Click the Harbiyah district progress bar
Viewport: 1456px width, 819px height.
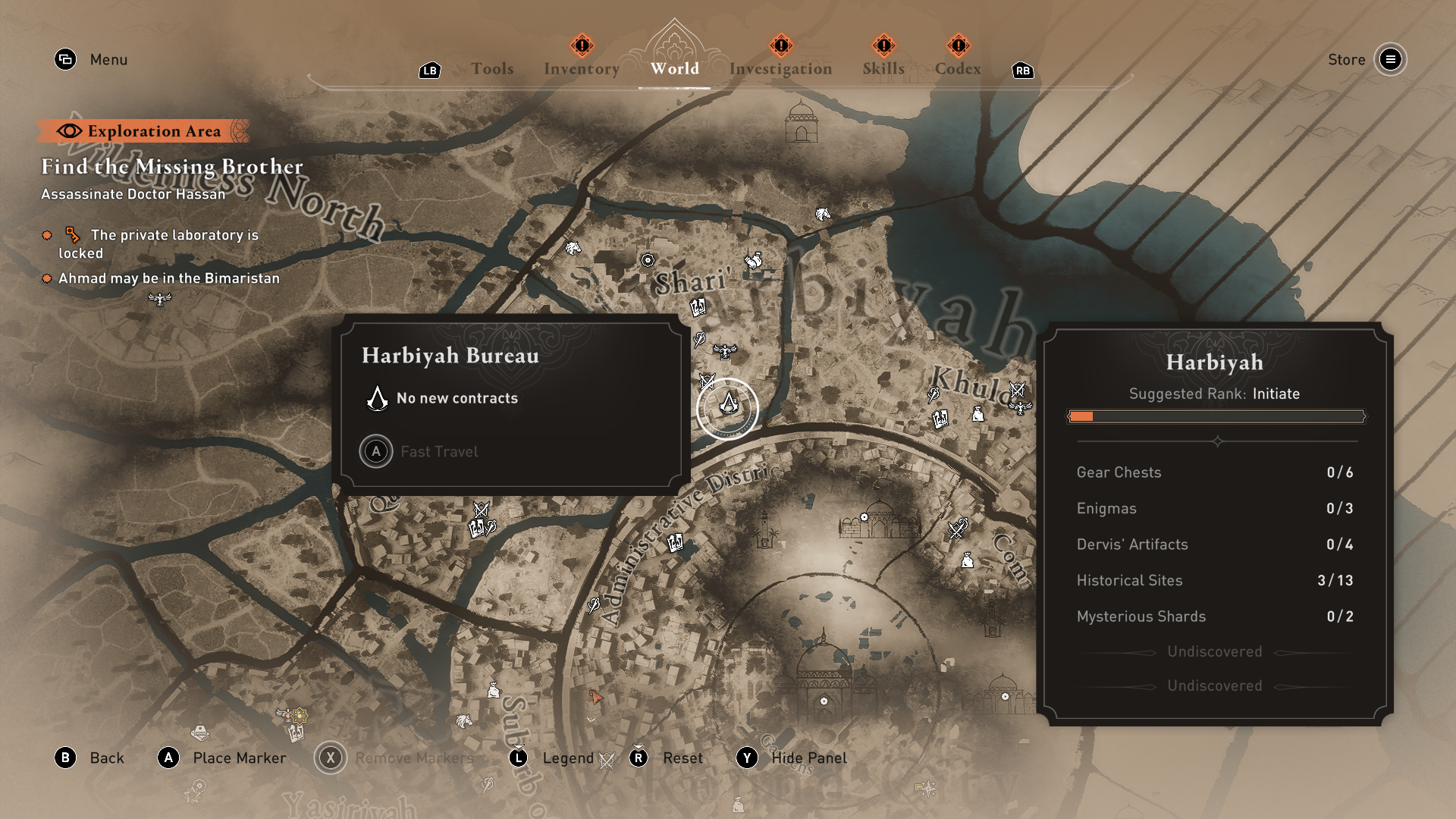1216,416
